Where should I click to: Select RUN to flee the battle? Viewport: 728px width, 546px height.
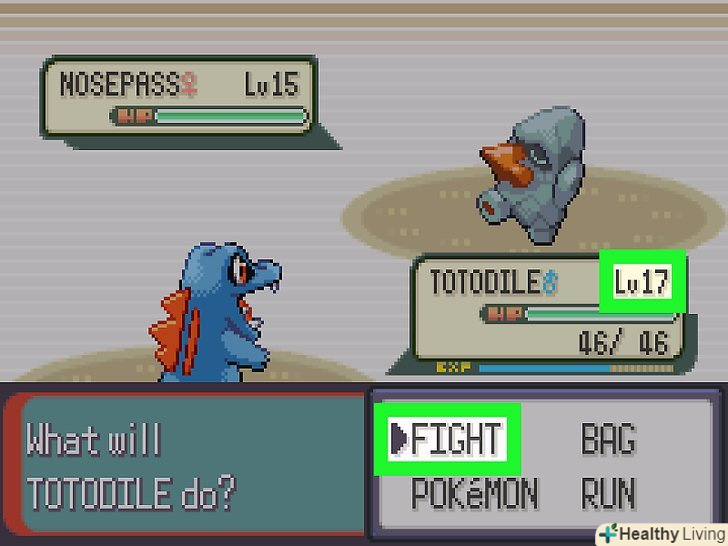(x=608, y=493)
